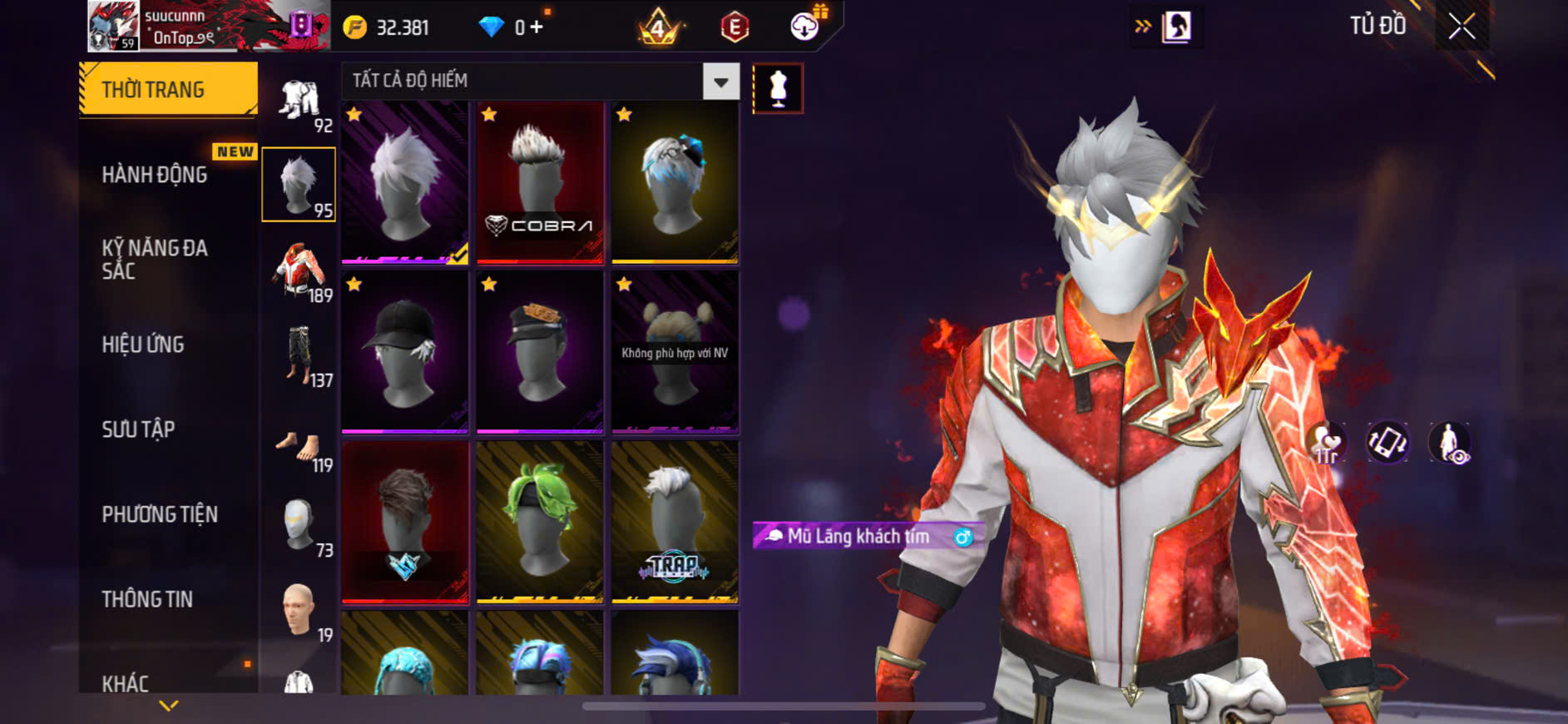This screenshot has width=1568, height=724.
Task: Show the Thông Tin tab
Action: 147,599
